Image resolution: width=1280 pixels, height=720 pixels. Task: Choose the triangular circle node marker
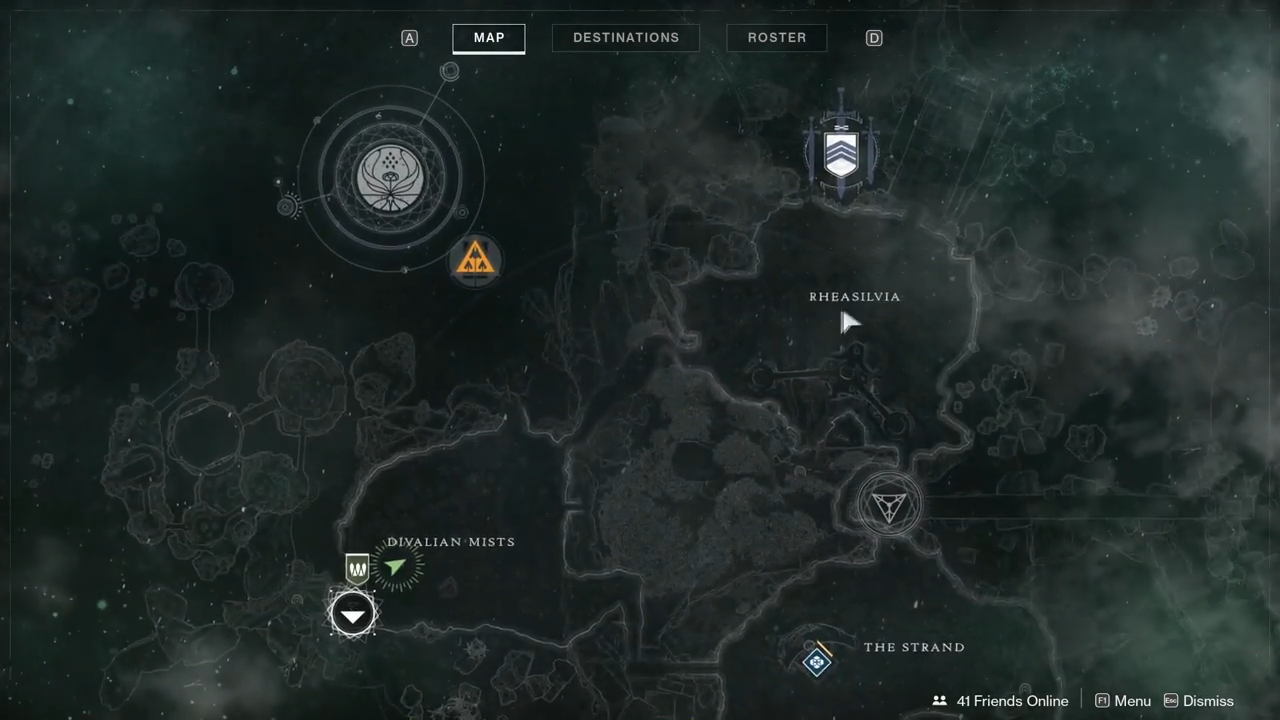click(888, 505)
